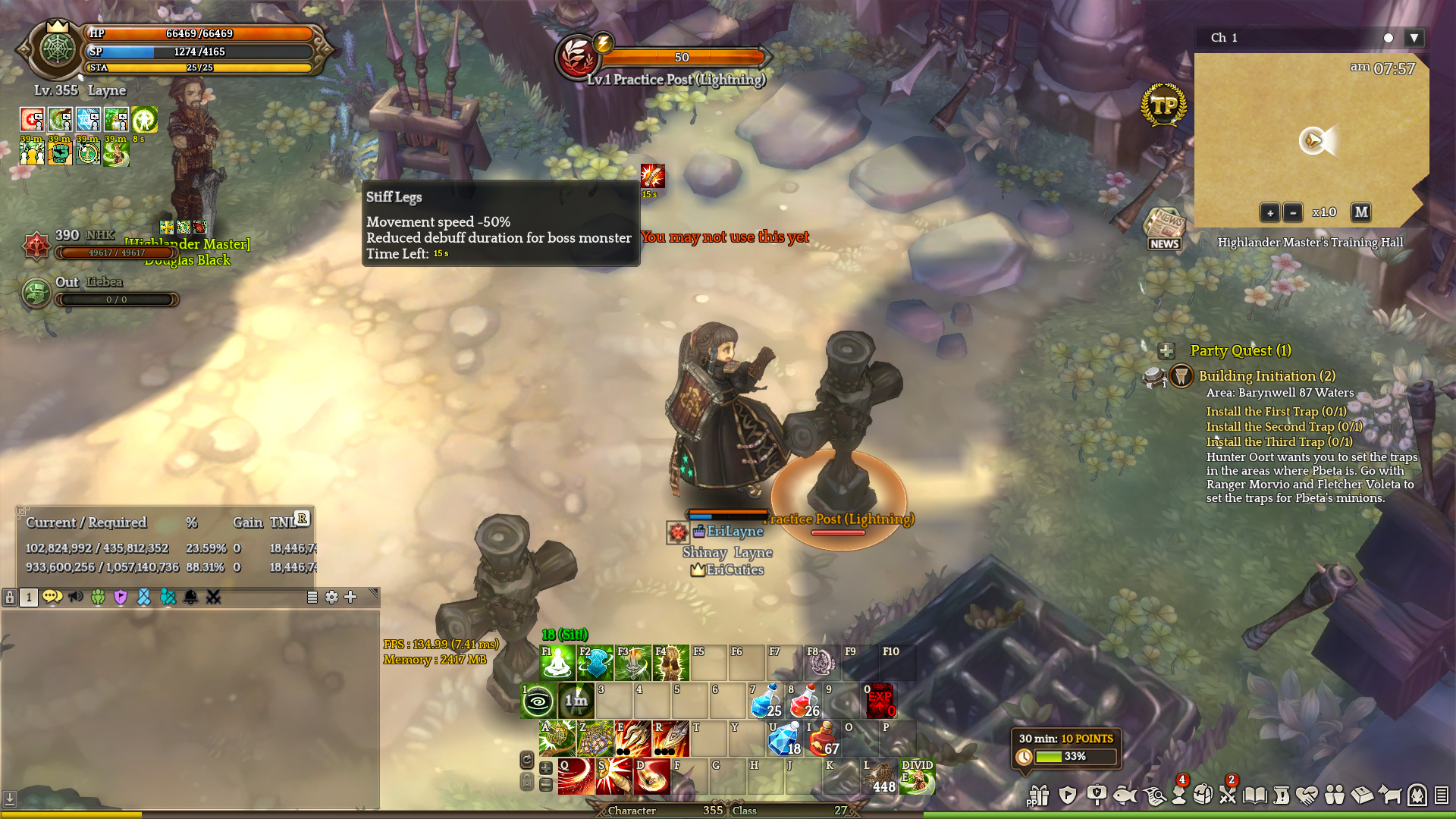Use the F1 sit/rest skill
This screenshot has width=1456, height=819.
557,663
